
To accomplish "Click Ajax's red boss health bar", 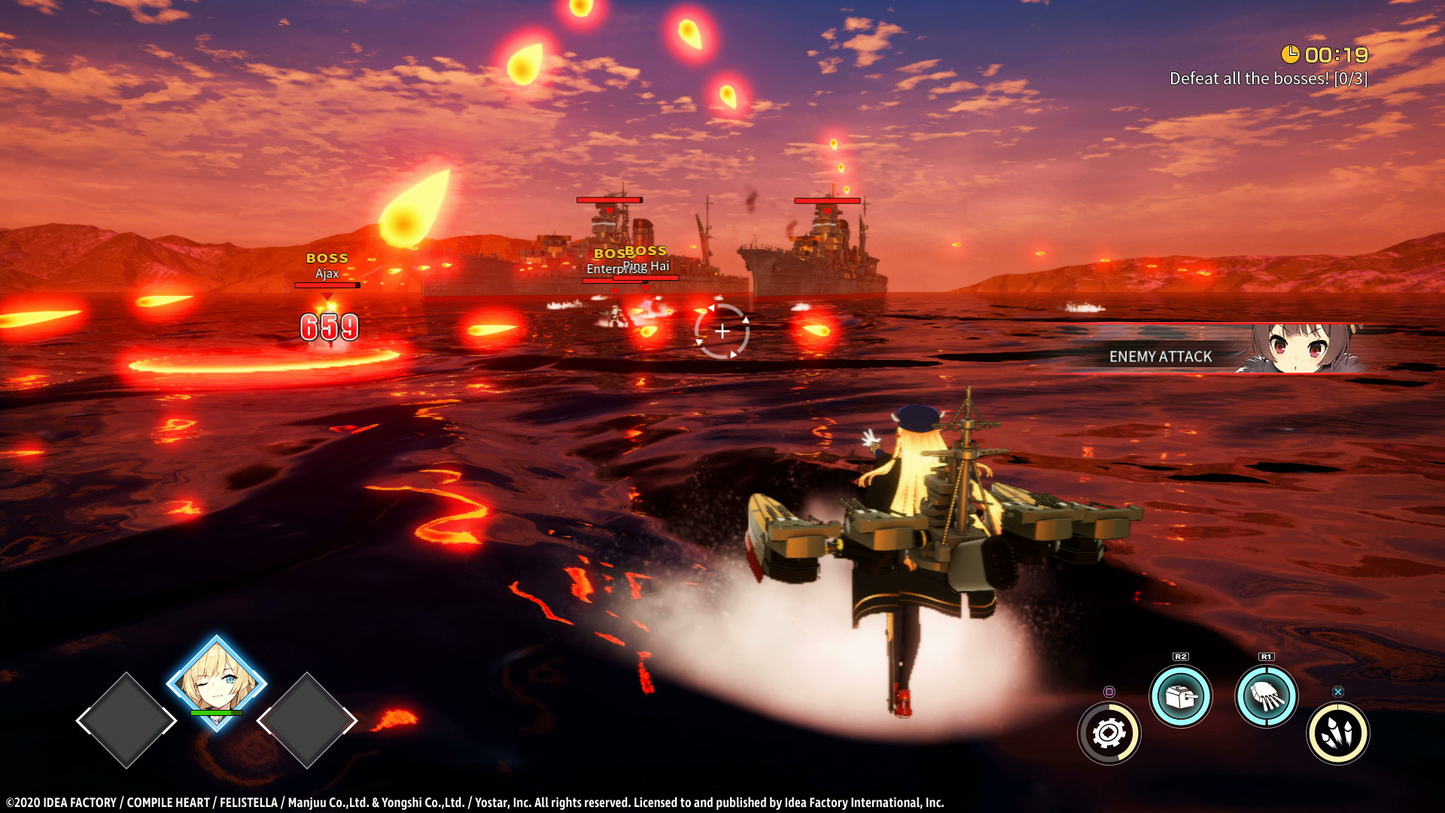I will (327, 284).
